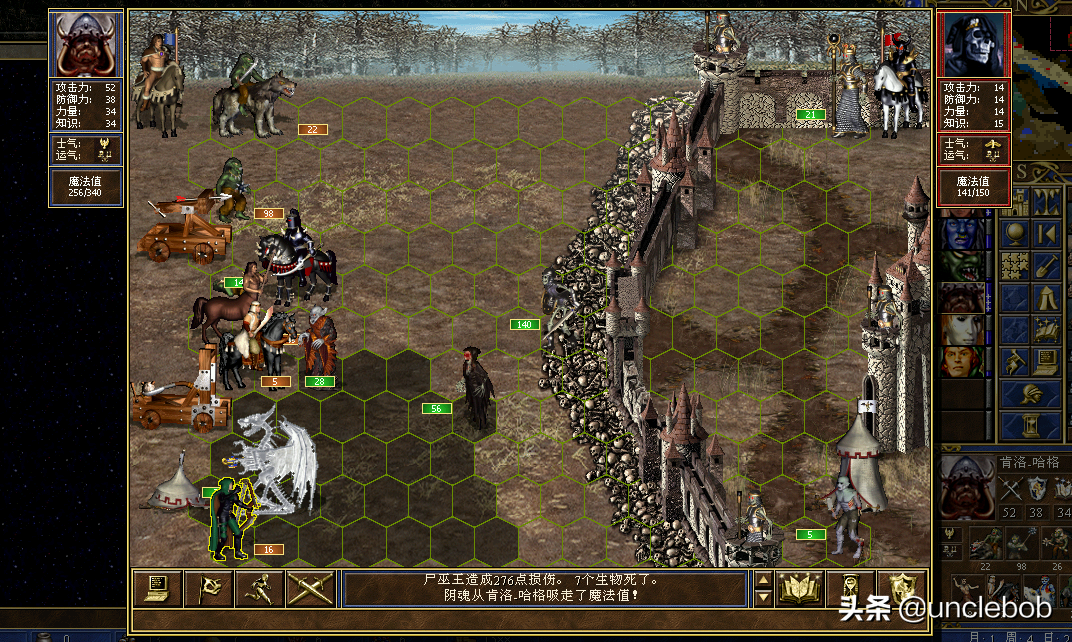
Task: Open the spellbook to cast a spell
Action: click(x=800, y=588)
